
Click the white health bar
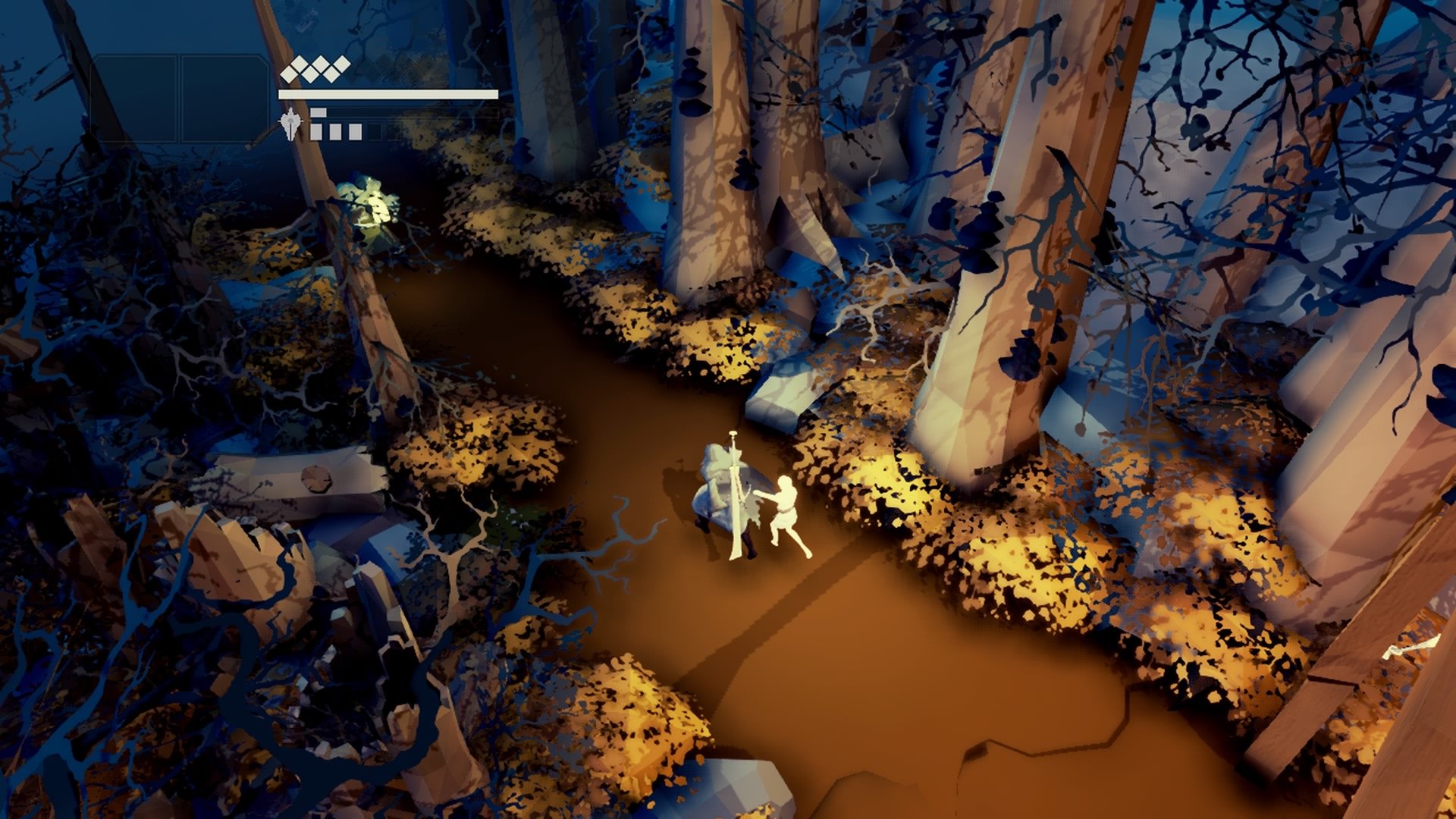(387, 93)
